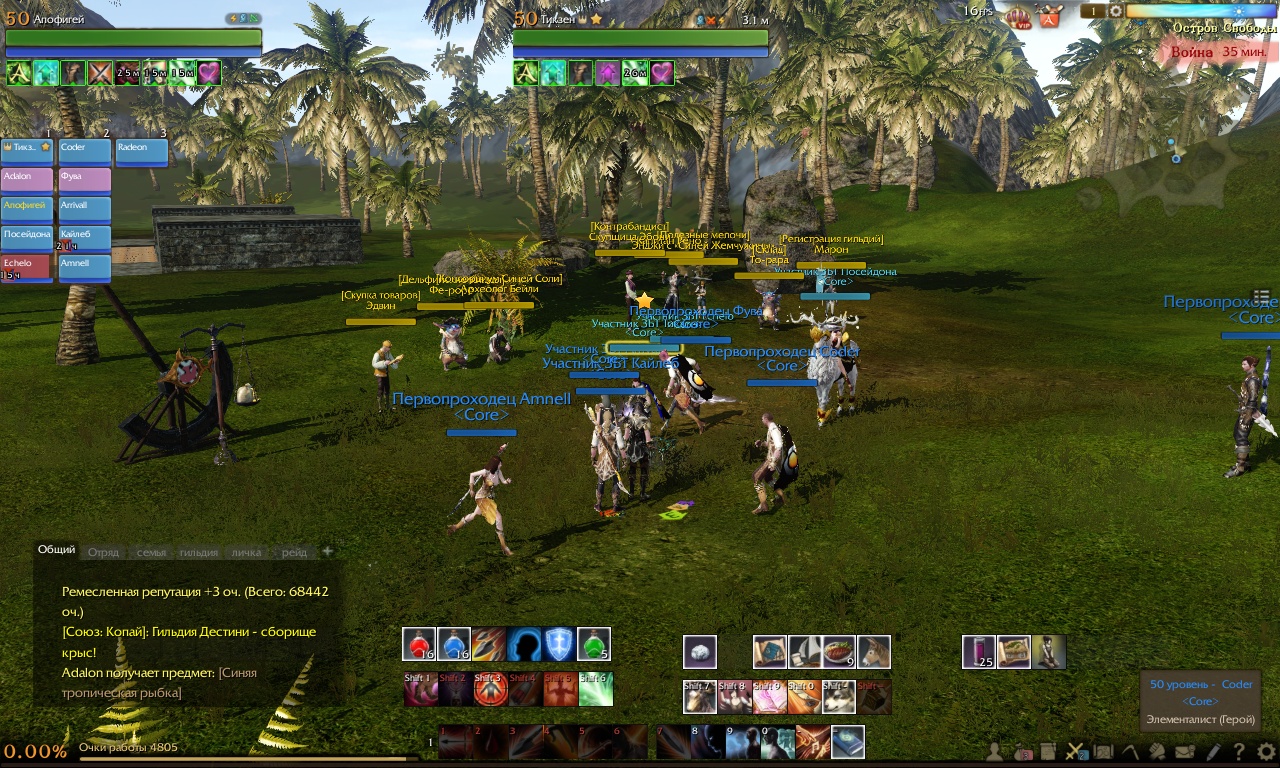Click the gear button beside the daylight bar
This screenshot has height=768, width=1280.
pyautogui.click(x=1116, y=11)
